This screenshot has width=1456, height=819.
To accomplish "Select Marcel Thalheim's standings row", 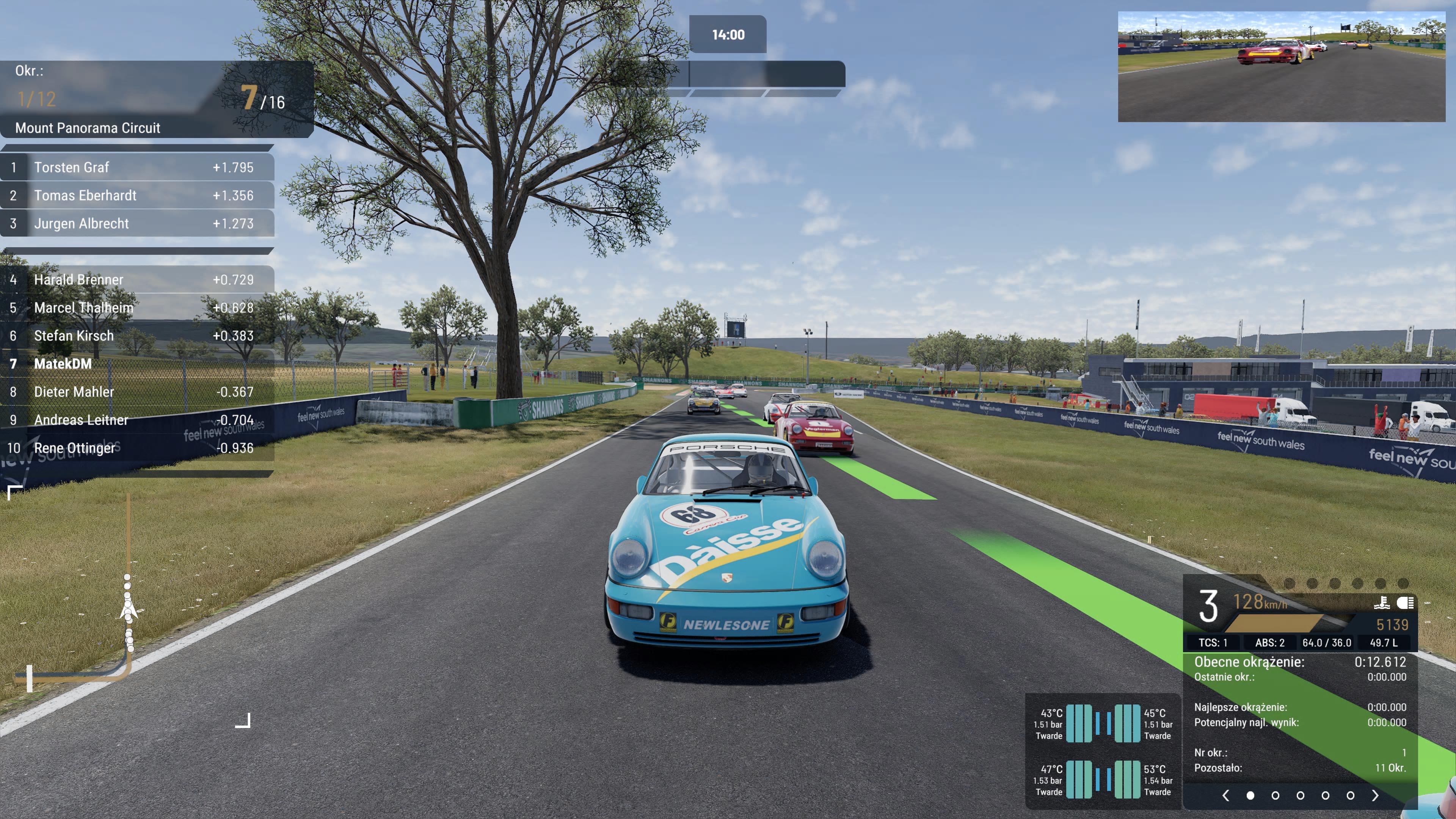I will 137,308.
